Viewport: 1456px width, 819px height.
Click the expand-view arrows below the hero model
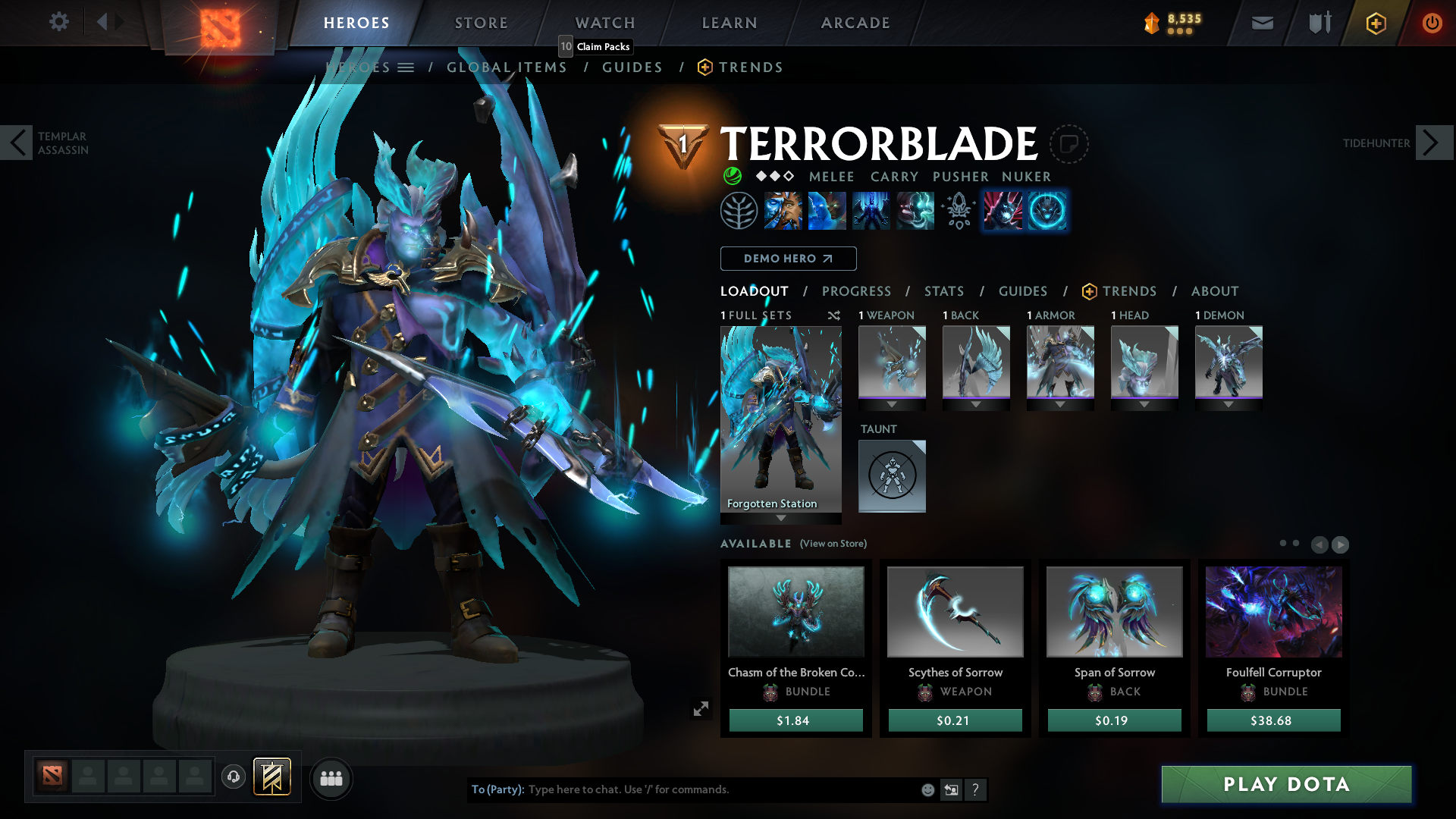tap(701, 708)
